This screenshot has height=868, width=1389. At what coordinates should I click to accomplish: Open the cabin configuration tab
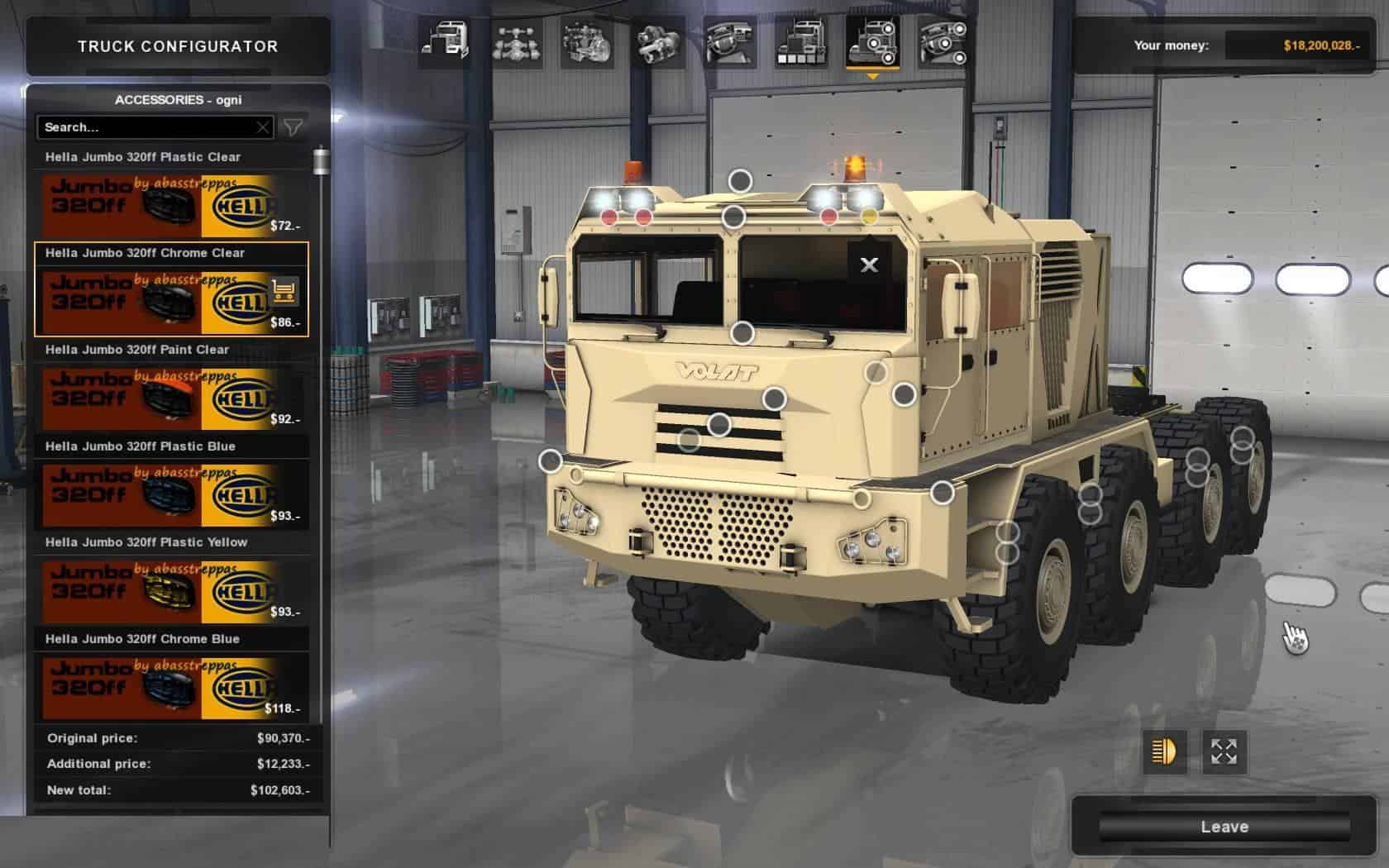[x=445, y=42]
